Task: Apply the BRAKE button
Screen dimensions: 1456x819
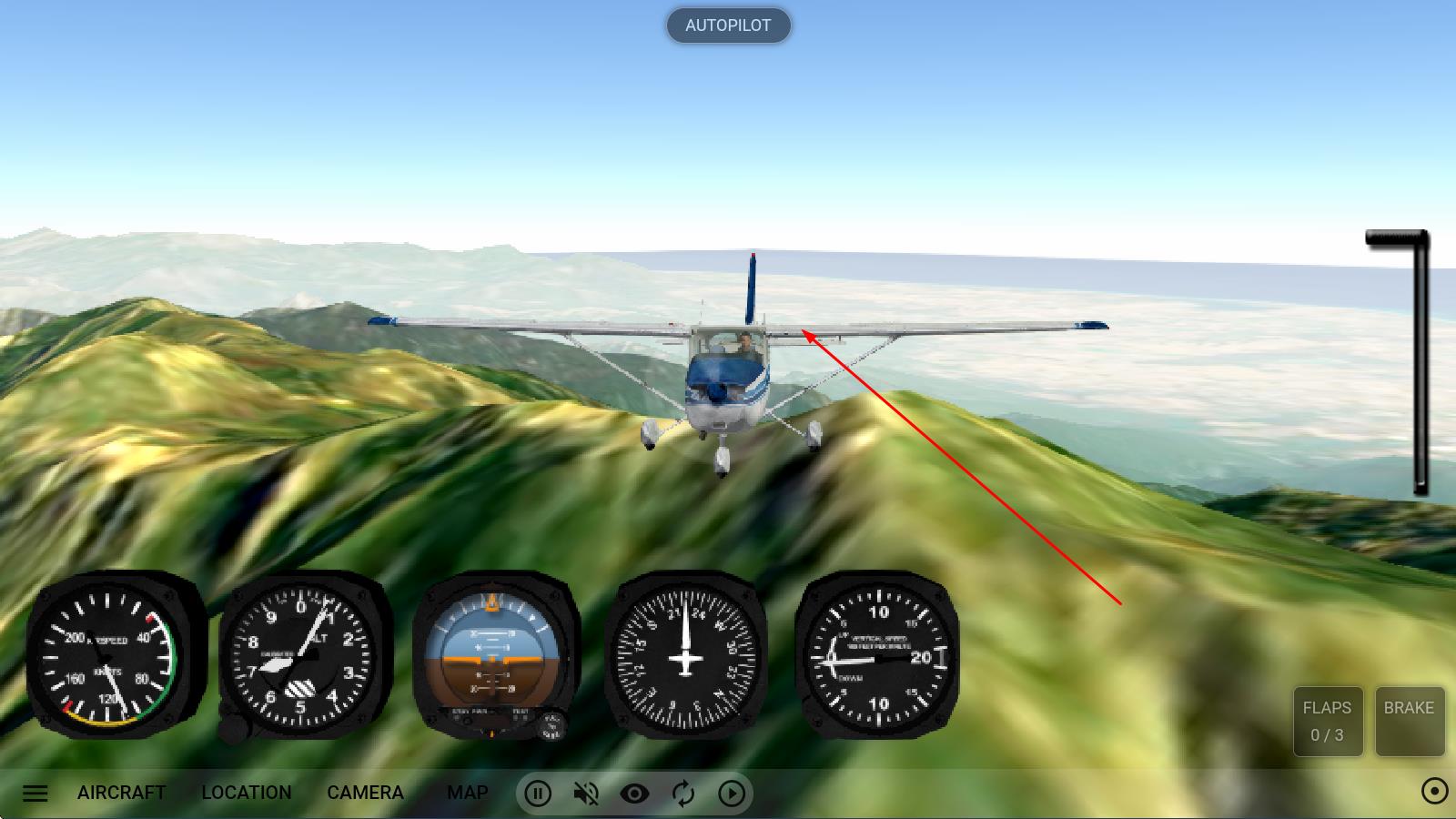Action: [x=1409, y=721]
